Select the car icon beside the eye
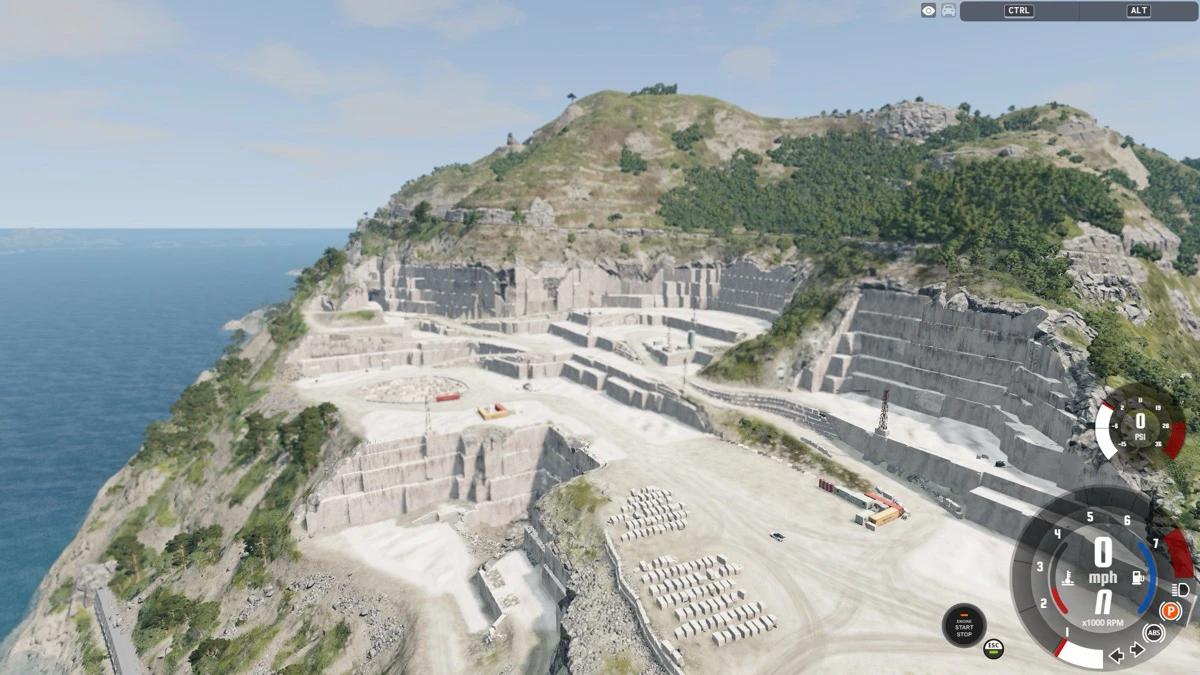Screen dimensions: 1200x675 coord(948,11)
